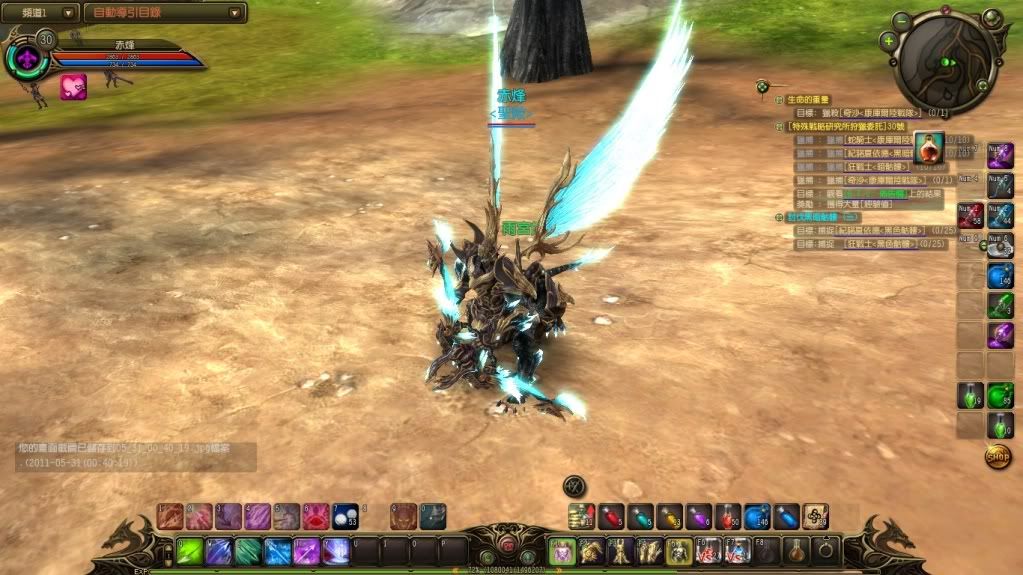This screenshot has height=575, width=1023.
Task: Click the globe button atop the minimap
Action: pyautogui.click(x=991, y=17)
